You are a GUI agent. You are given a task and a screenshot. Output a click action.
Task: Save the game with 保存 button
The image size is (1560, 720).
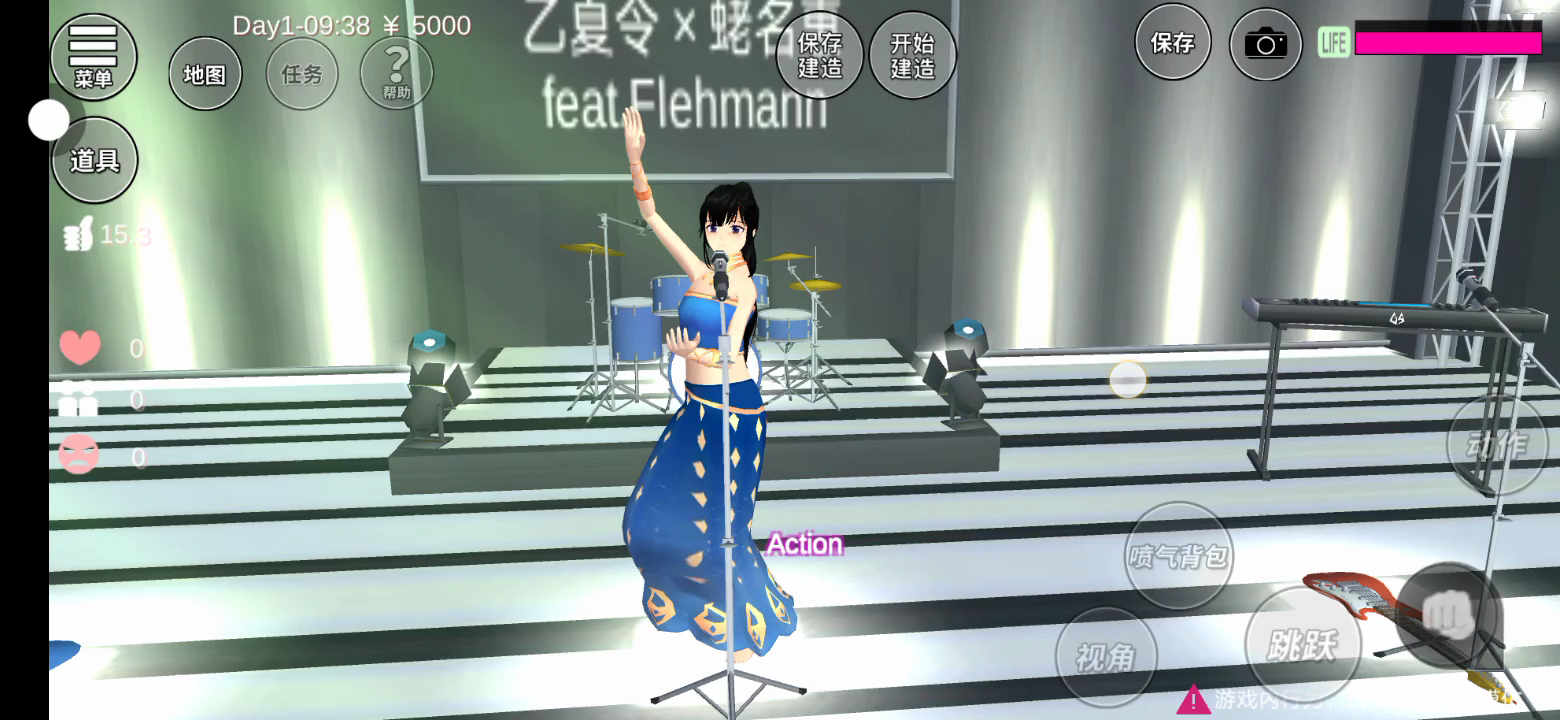1172,43
